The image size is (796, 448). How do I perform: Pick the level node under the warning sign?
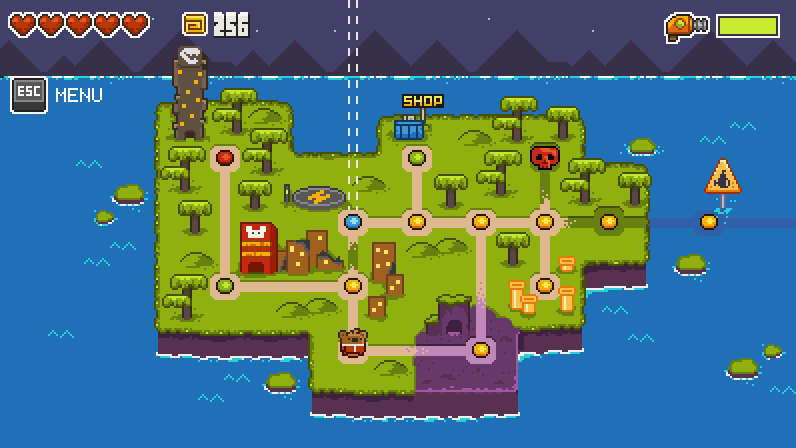click(709, 221)
